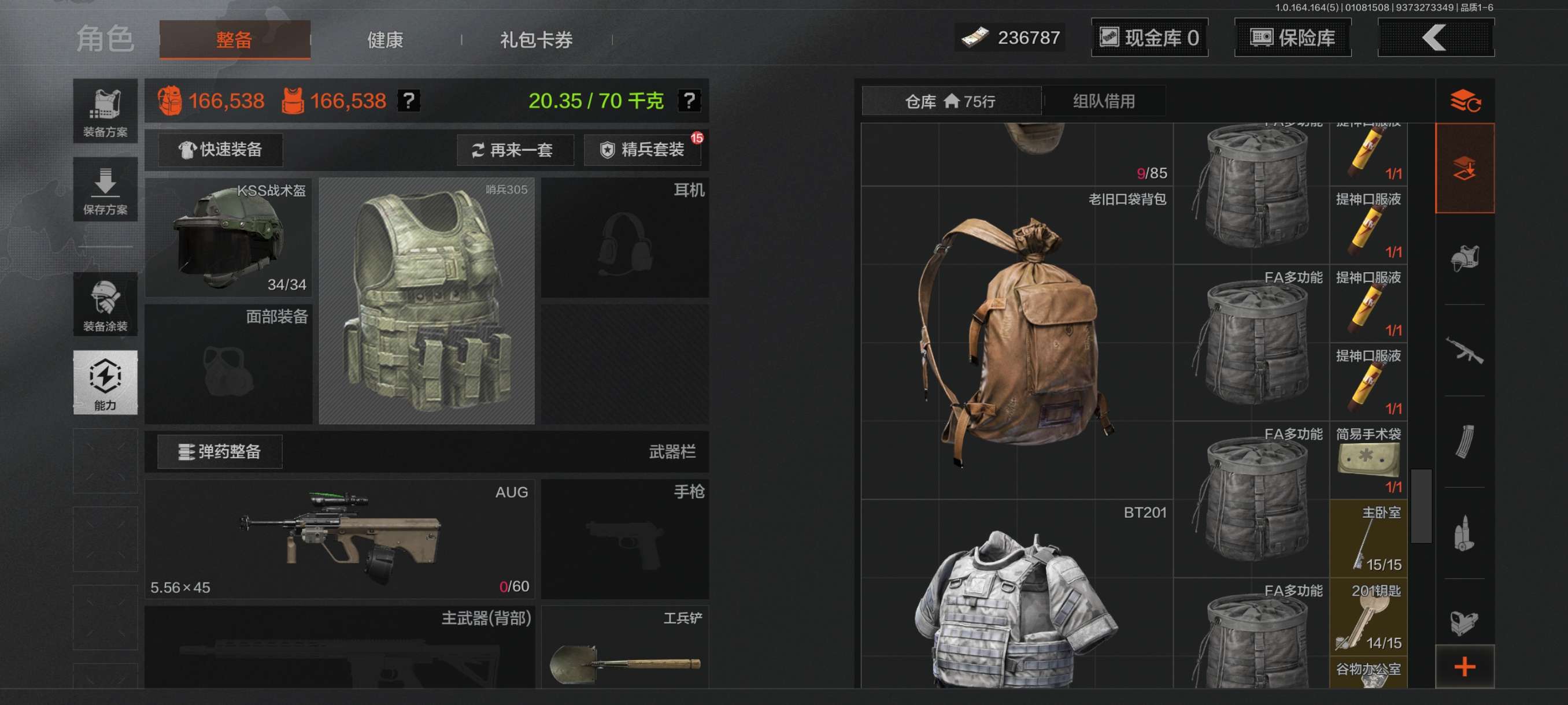
Task: Go back with the arrow button
Action: [x=1435, y=38]
